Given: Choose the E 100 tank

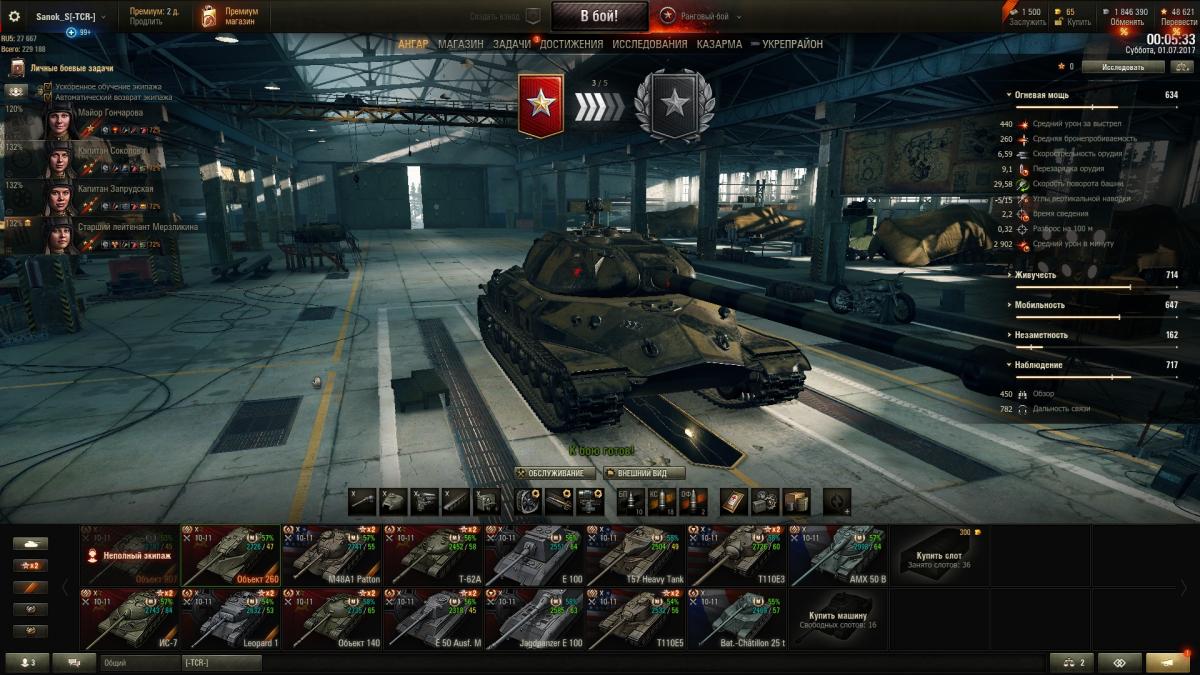Looking at the screenshot, I should coord(535,555).
